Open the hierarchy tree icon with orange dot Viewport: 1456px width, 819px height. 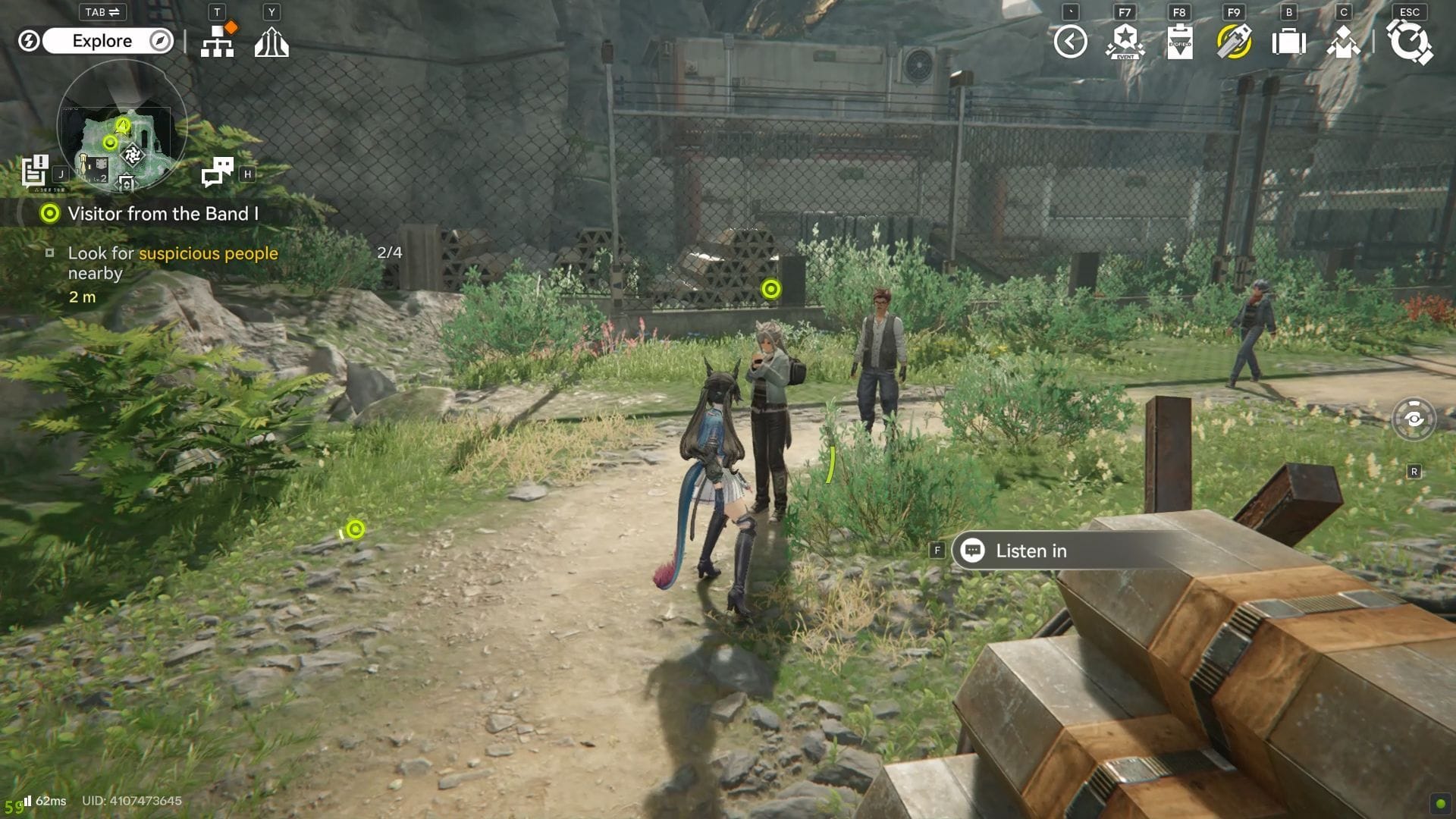218,42
